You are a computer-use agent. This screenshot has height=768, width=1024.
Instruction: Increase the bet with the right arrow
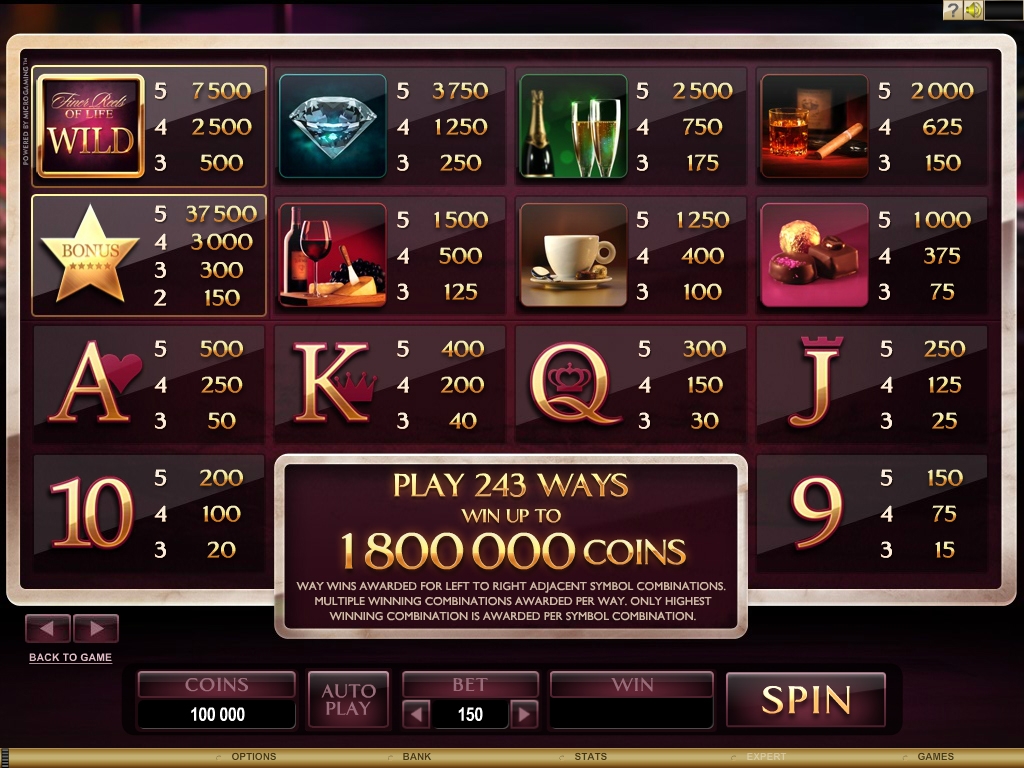[523, 714]
